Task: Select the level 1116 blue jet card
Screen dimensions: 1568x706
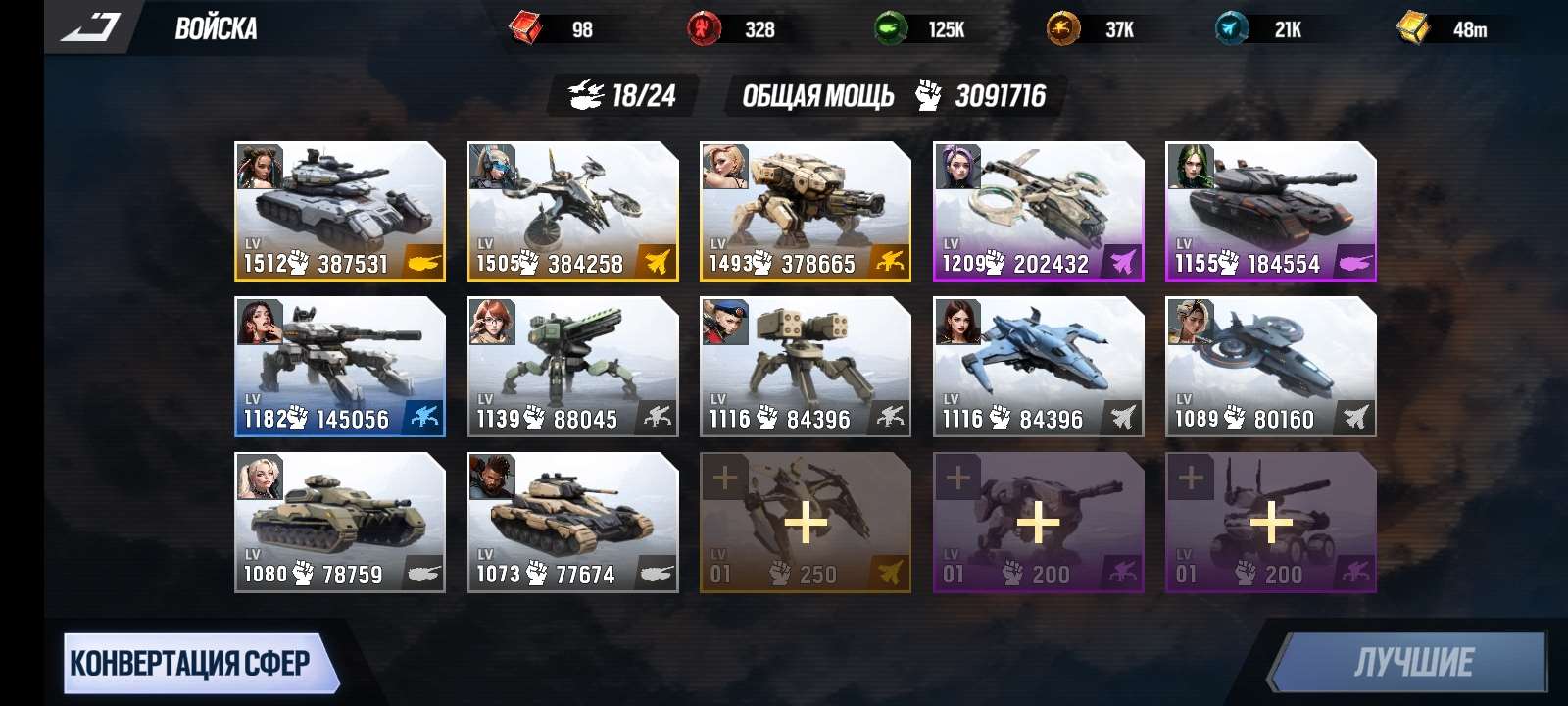Action: pyautogui.click(x=1038, y=366)
